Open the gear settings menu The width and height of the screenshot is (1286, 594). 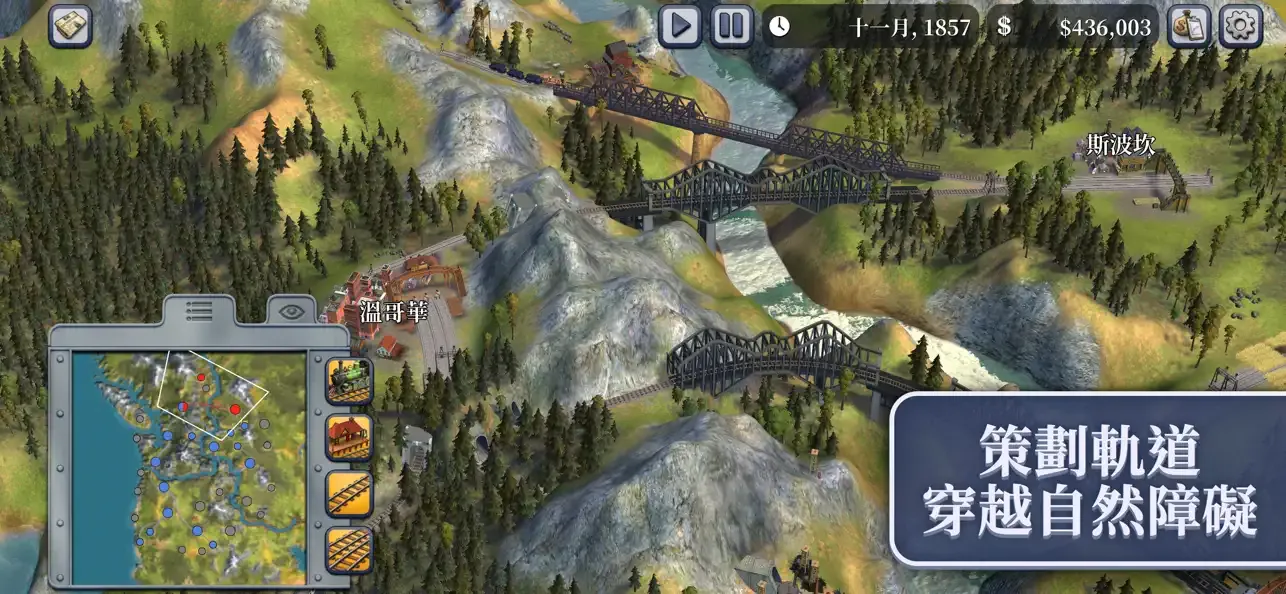click(x=1241, y=27)
